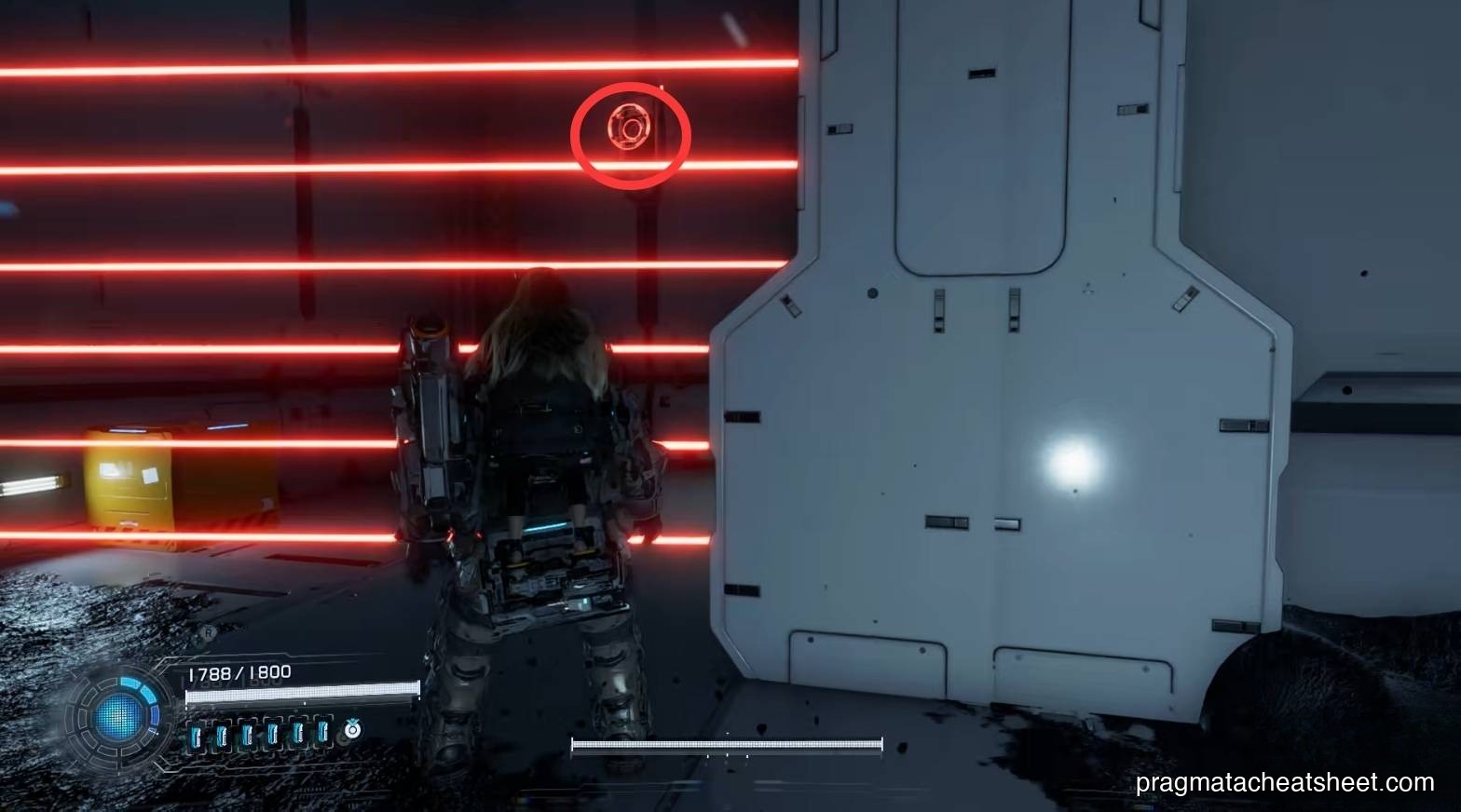Select the 1788/1800 ammo counter label

tap(239, 671)
